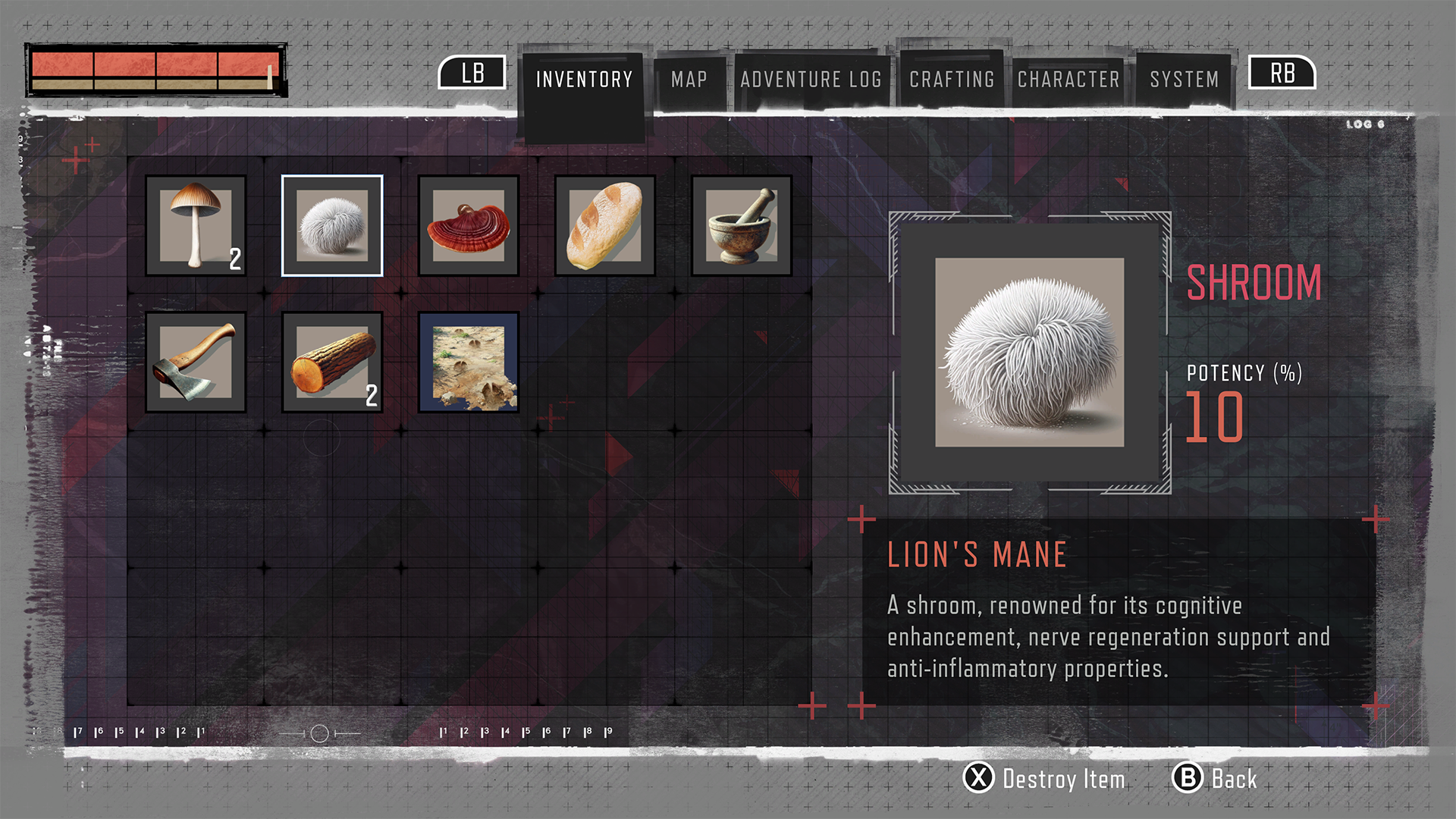The width and height of the screenshot is (1456, 819).
Task: Stay on the Inventory tab
Action: coord(584,79)
